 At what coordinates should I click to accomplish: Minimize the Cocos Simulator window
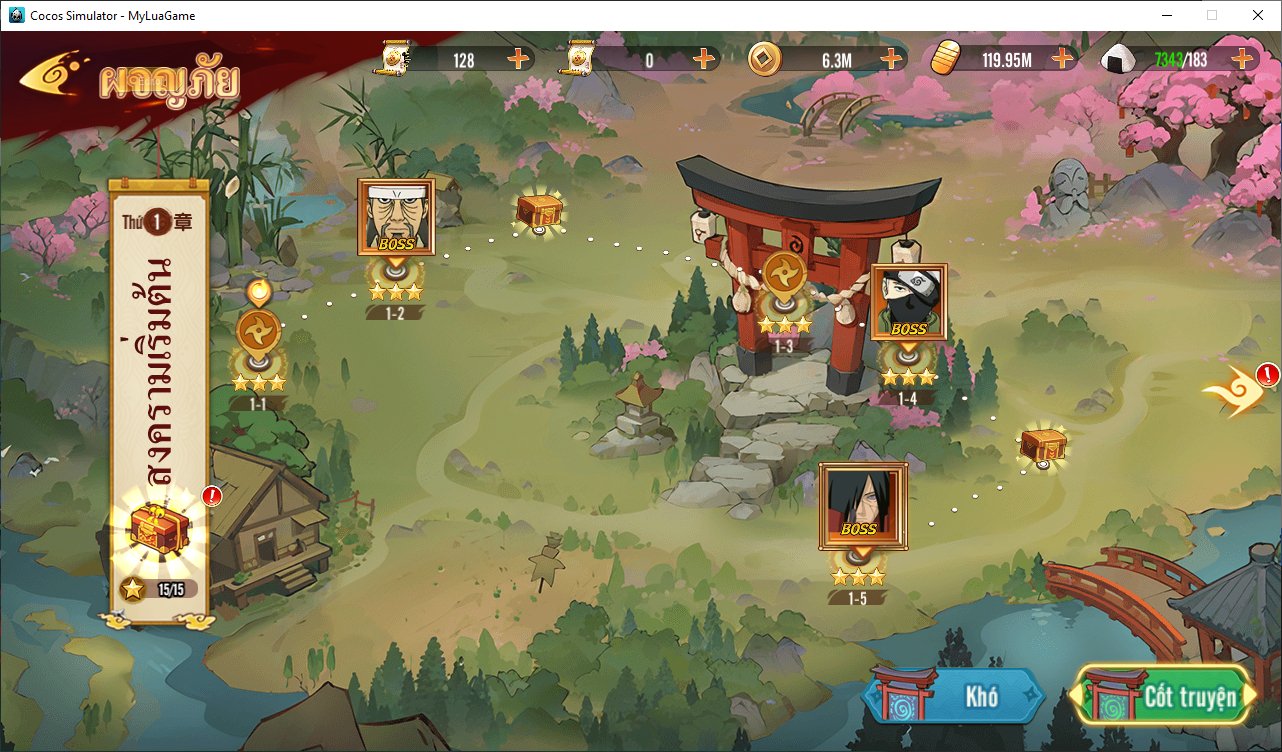click(x=1167, y=15)
